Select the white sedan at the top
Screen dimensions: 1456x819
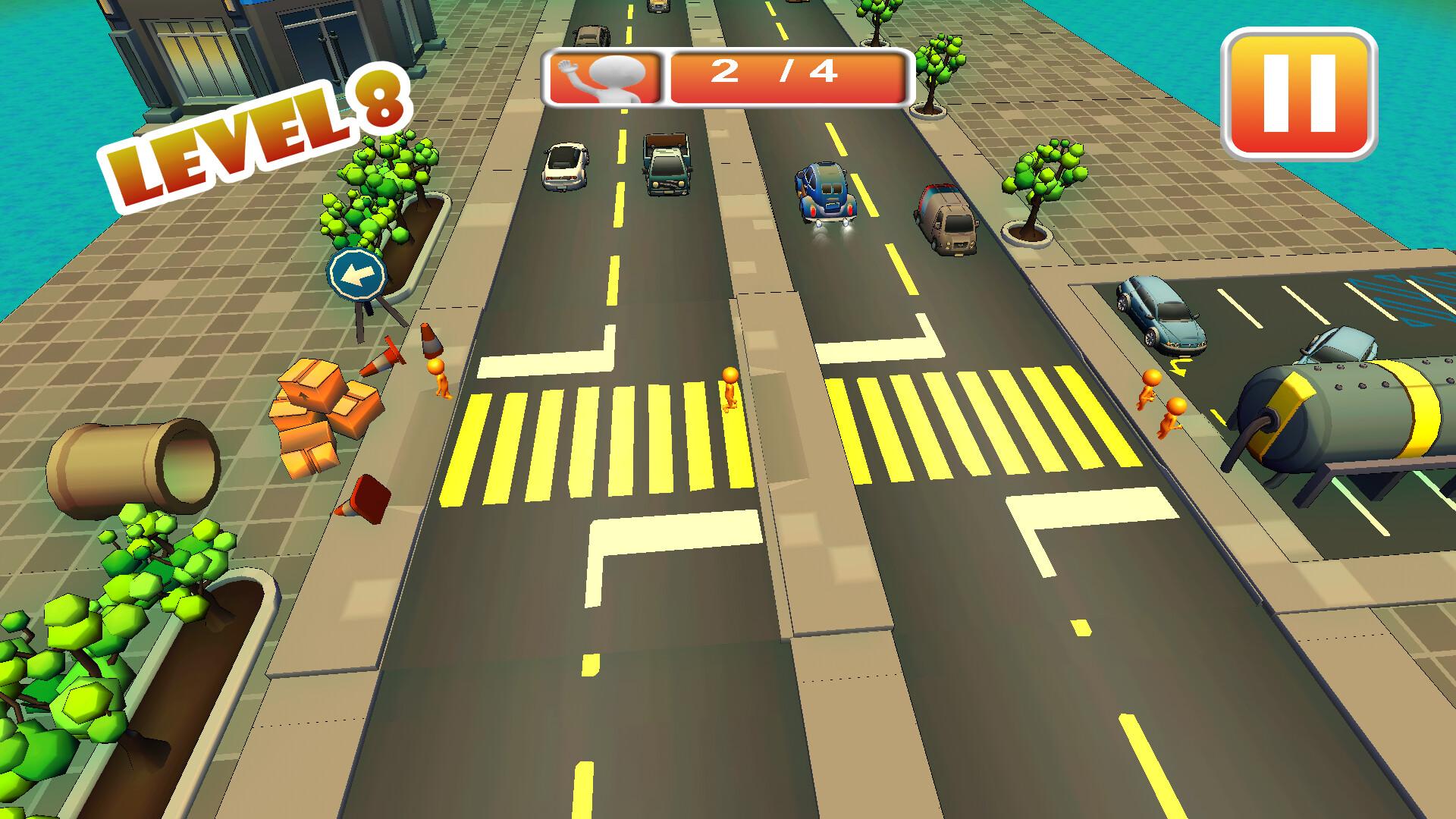[x=565, y=167]
